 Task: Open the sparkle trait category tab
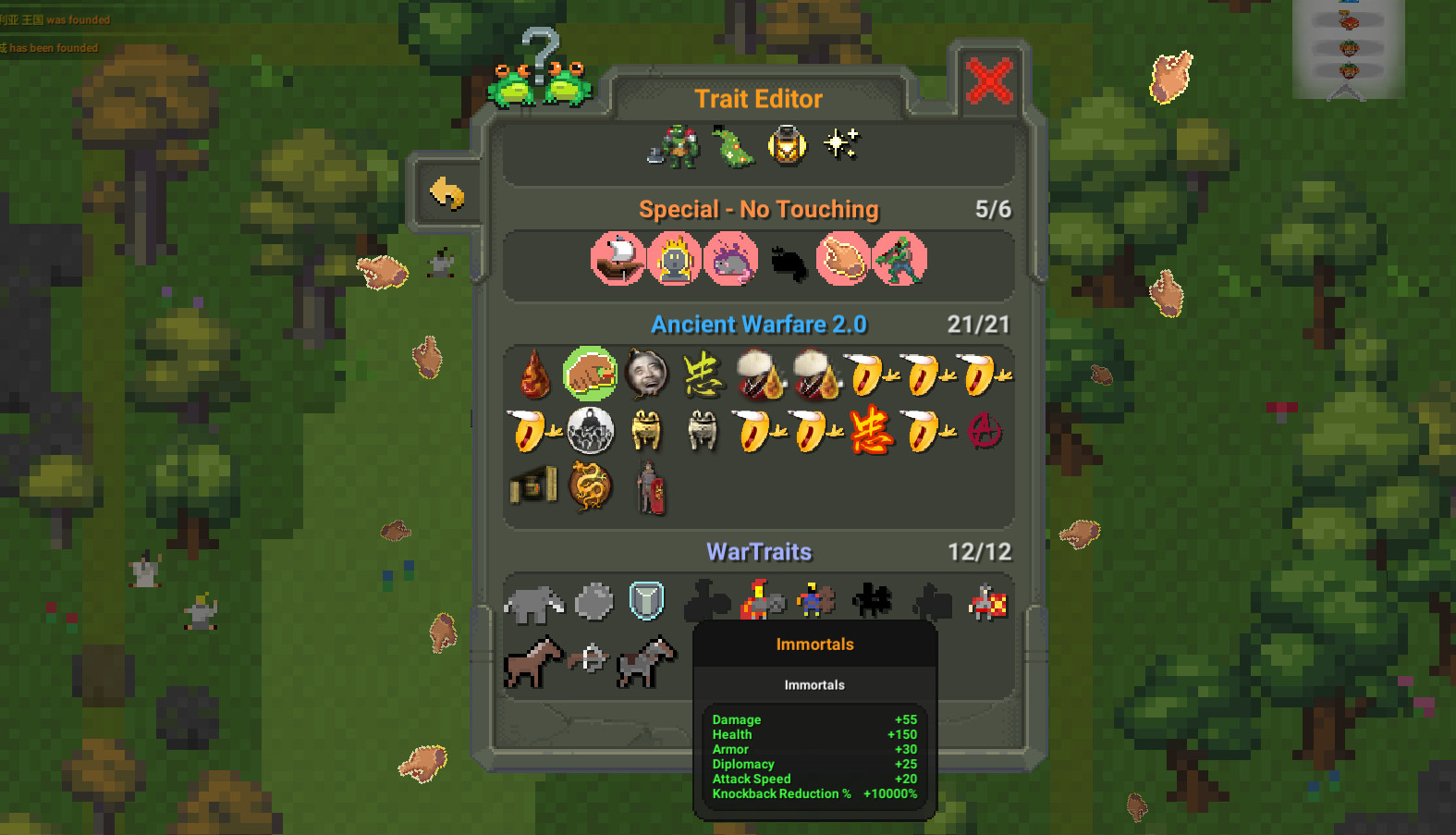[x=839, y=145]
